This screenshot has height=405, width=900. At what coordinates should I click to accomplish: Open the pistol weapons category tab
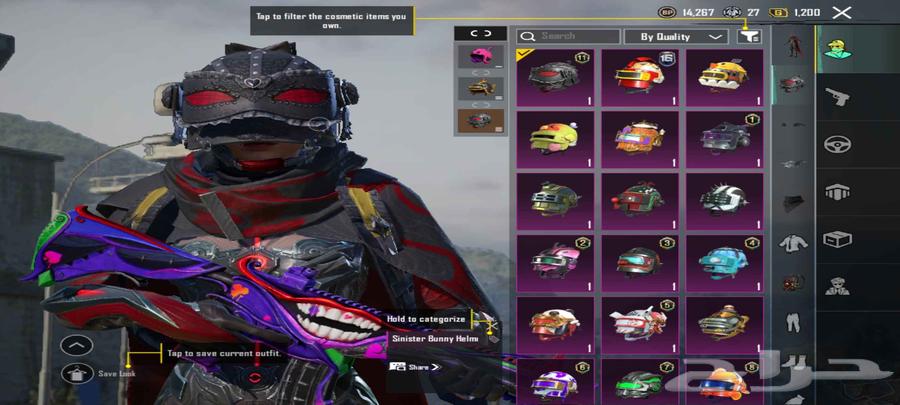click(x=837, y=96)
